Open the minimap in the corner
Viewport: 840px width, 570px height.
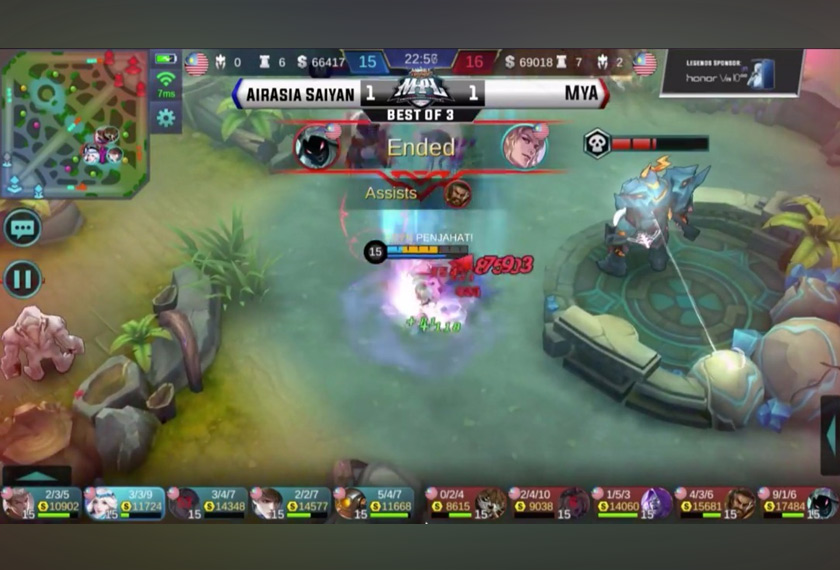(x=74, y=123)
